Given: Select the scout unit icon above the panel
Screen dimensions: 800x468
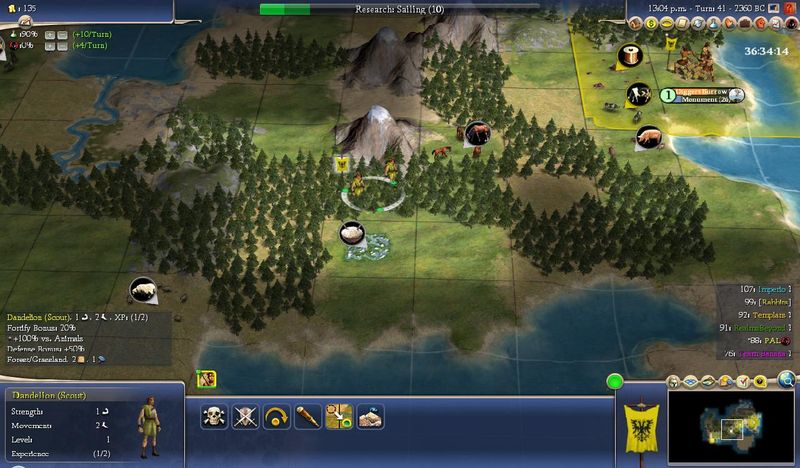Looking at the screenshot, I should point(209,379).
